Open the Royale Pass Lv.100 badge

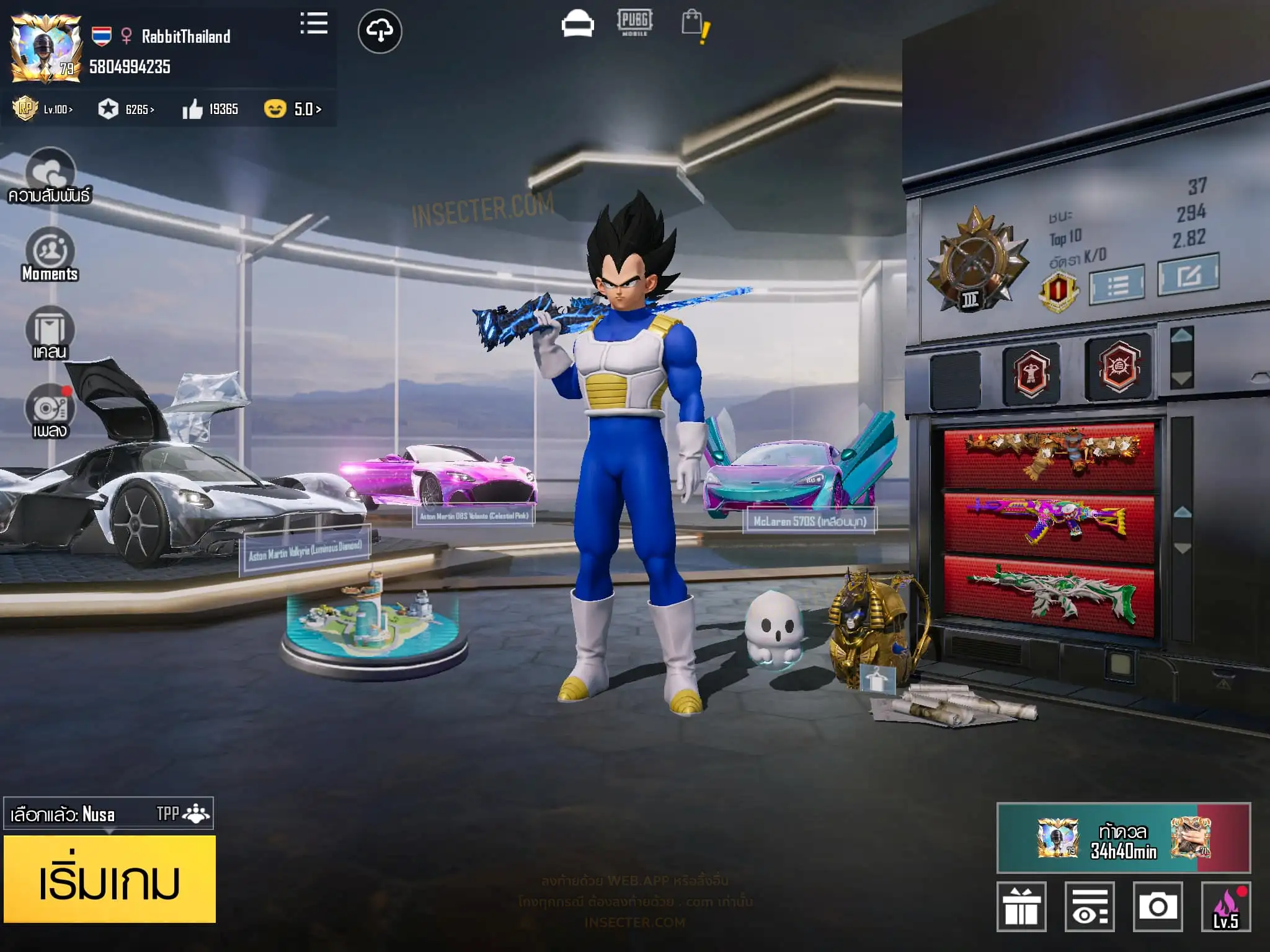point(42,109)
